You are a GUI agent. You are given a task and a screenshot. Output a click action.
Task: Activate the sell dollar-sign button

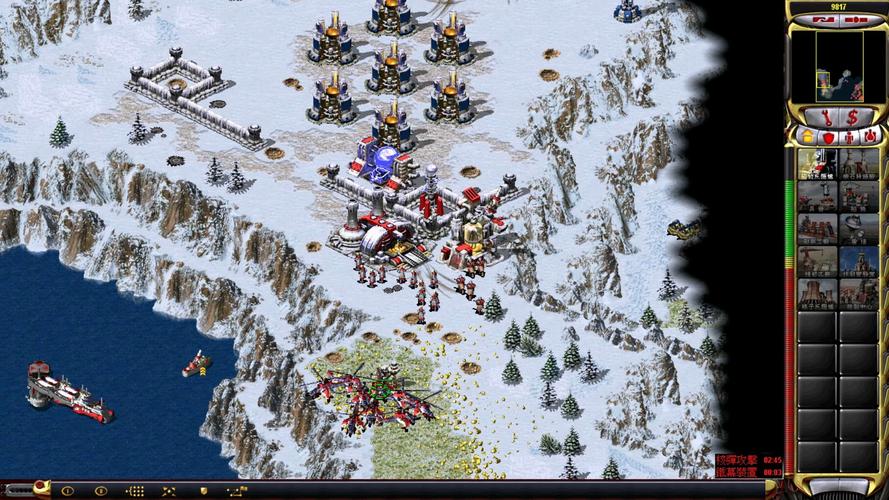click(x=852, y=117)
